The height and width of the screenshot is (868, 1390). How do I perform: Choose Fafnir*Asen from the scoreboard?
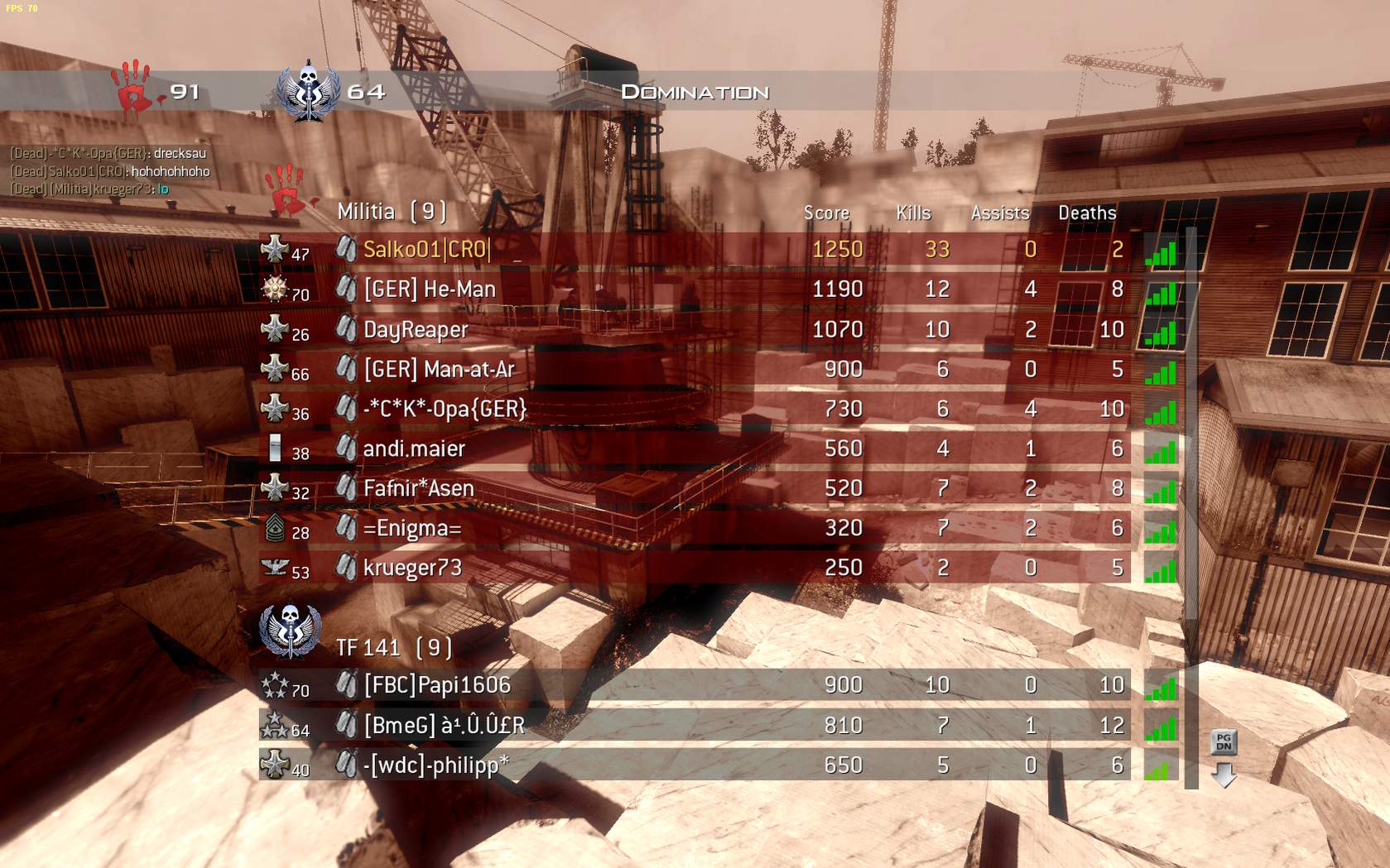pyautogui.click(x=418, y=488)
